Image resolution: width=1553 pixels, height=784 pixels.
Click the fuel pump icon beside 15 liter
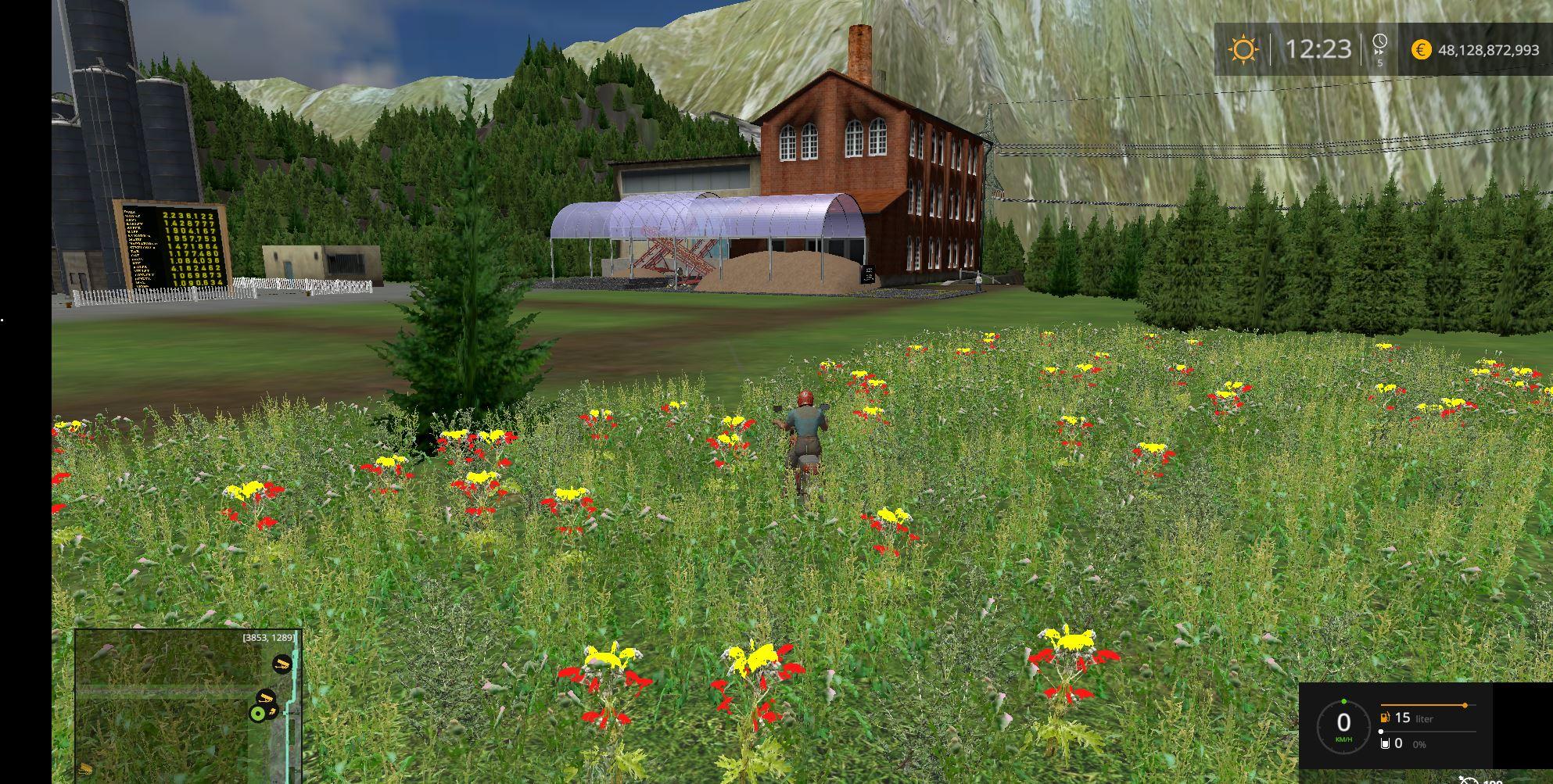[1384, 718]
